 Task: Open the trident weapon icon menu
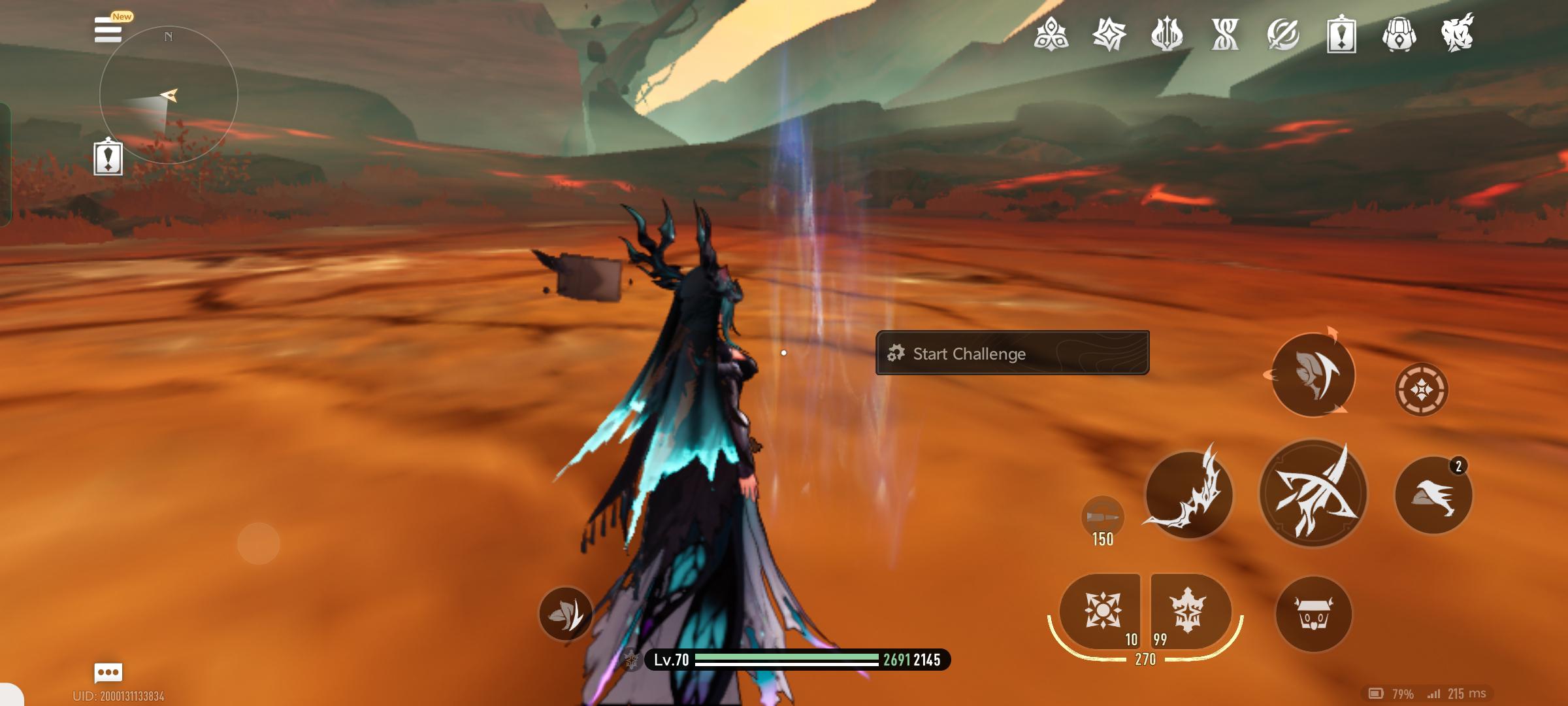(1167, 34)
